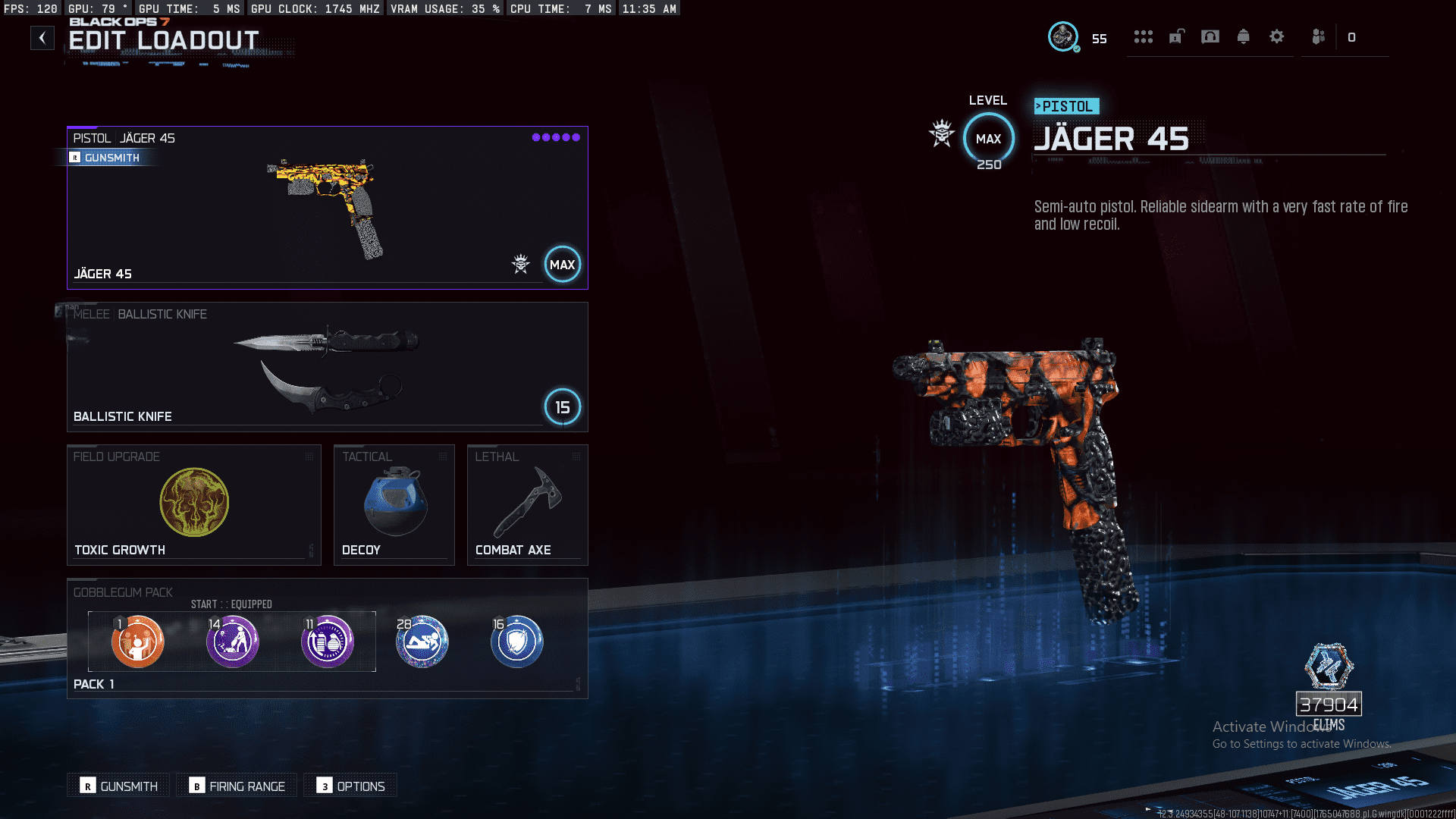Viewport: 1456px width, 819px height.
Task: Select the Decoy tactical slot
Action: 394,504
